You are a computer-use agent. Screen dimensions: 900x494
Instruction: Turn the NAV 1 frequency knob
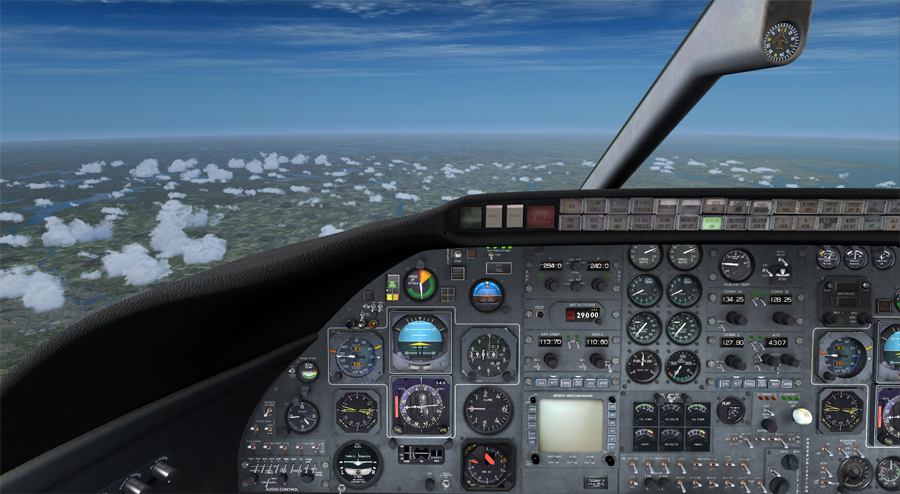coord(550,360)
